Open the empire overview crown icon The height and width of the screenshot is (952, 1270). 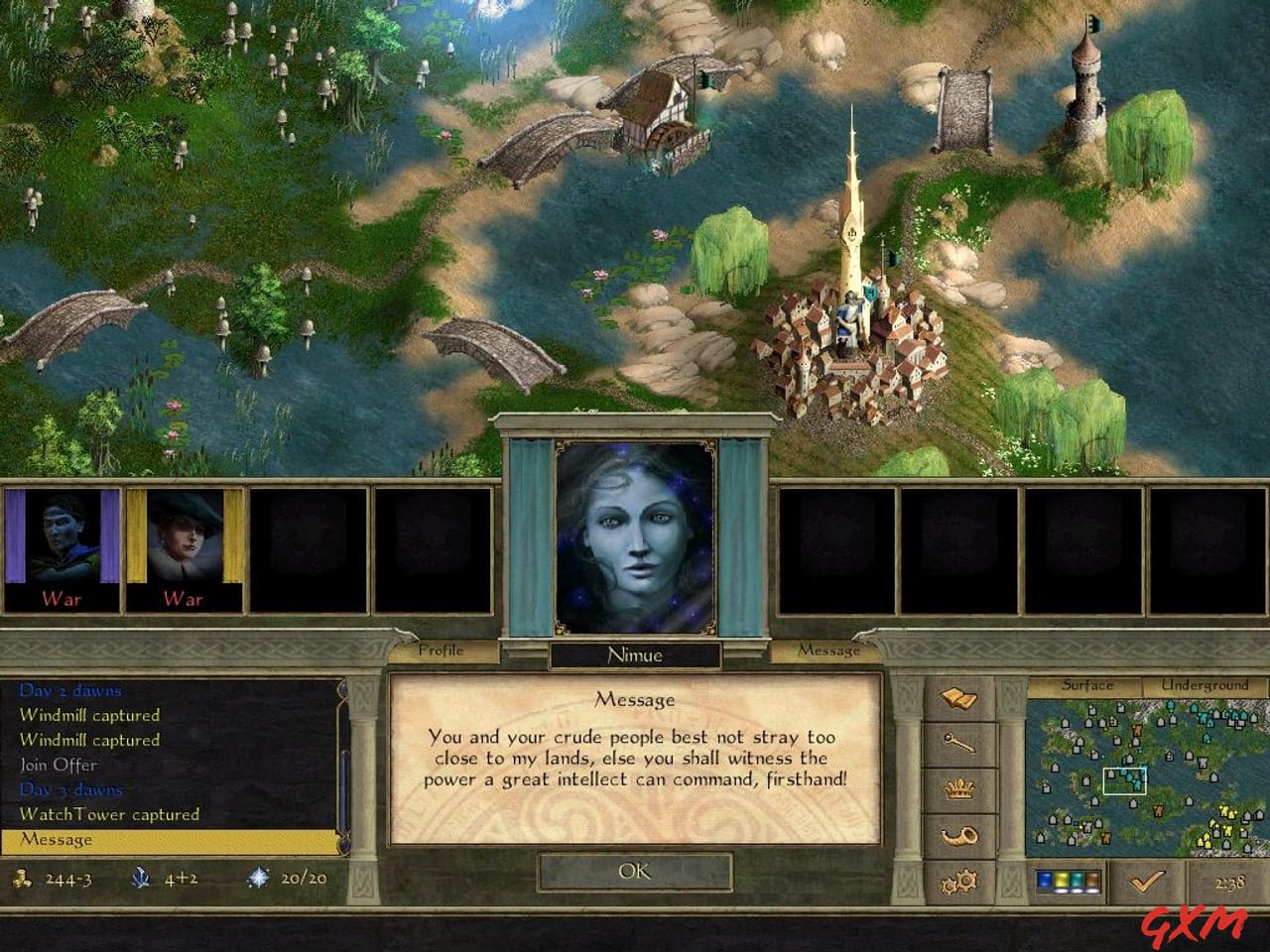957,786
